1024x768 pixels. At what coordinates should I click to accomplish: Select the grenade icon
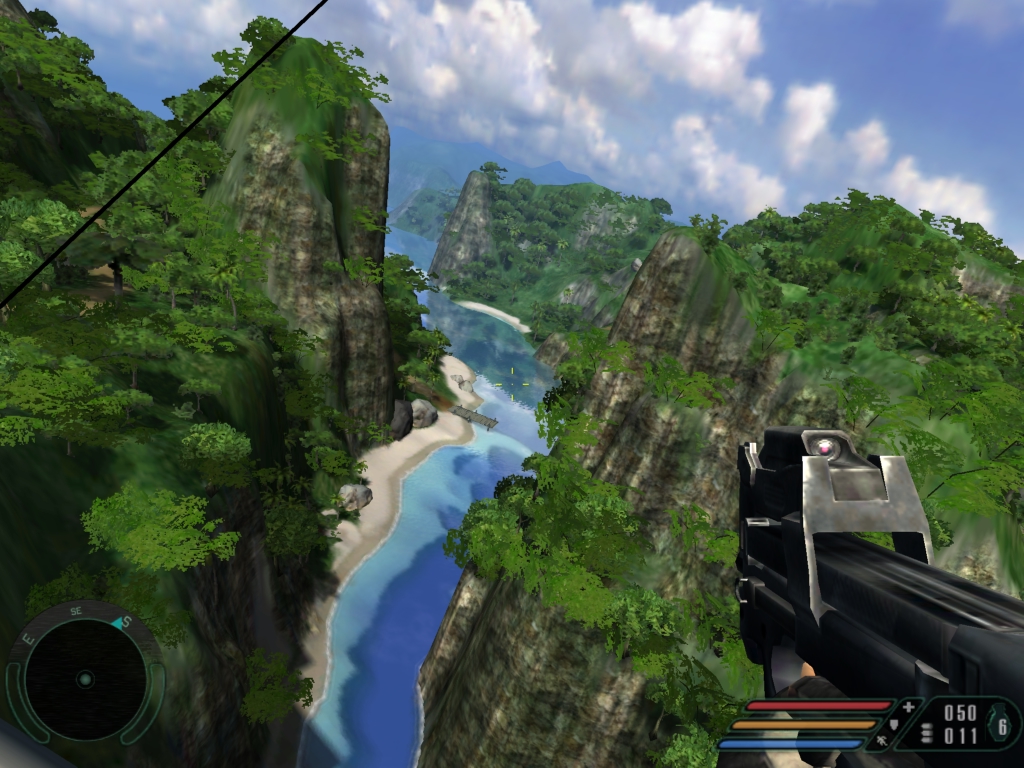pyautogui.click(x=1001, y=727)
